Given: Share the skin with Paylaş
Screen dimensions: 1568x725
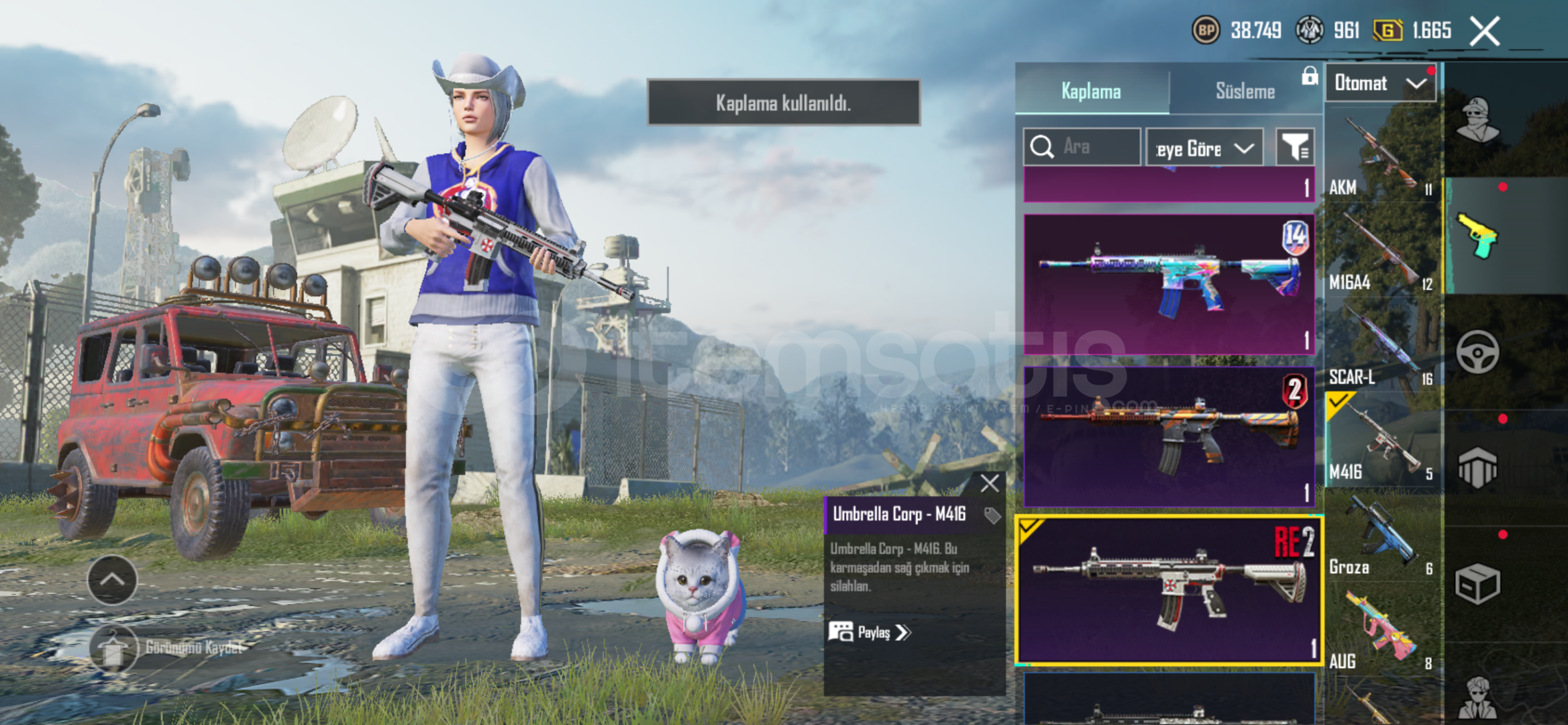Looking at the screenshot, I should coord(870,632).
